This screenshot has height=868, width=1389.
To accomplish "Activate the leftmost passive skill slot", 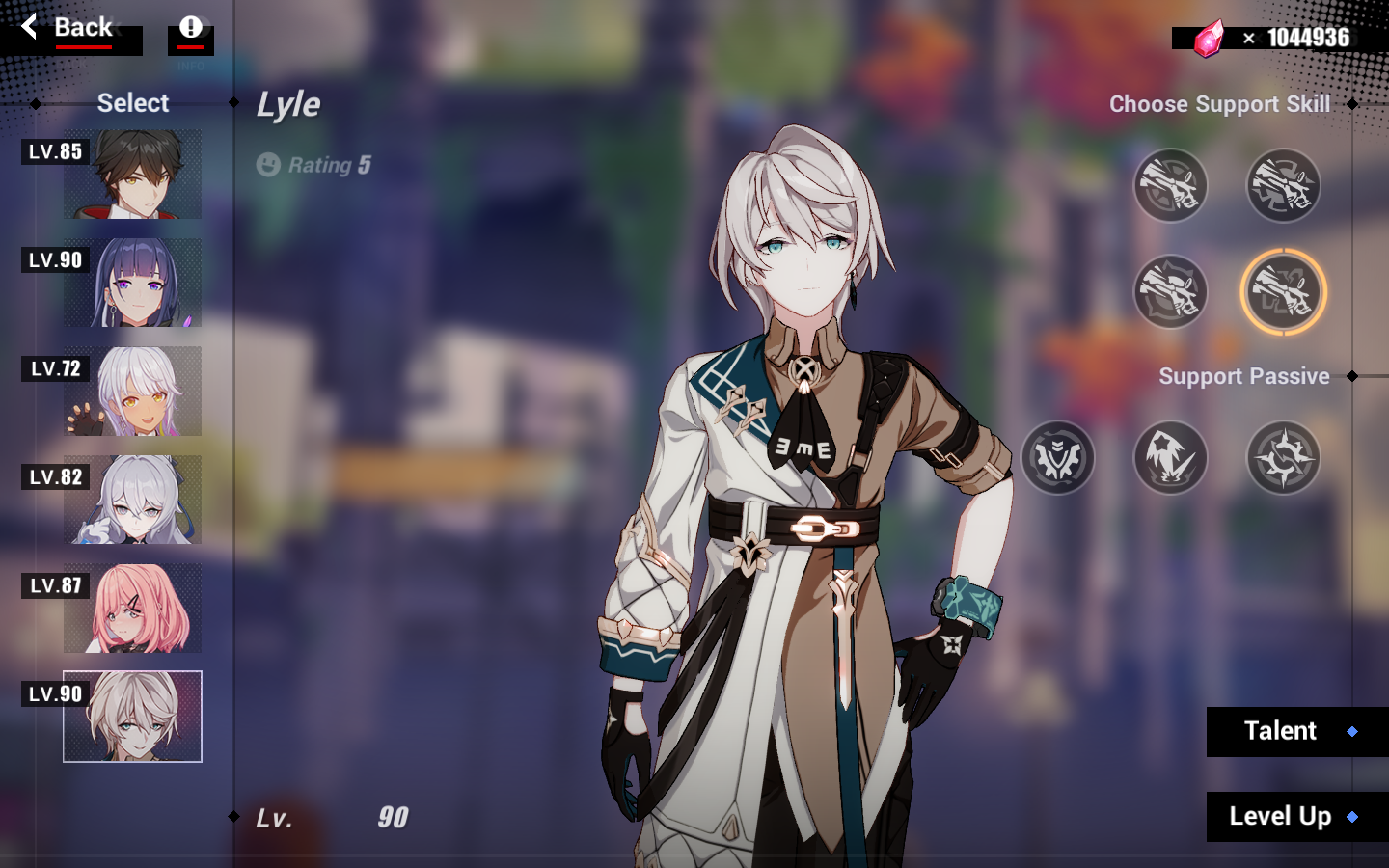I will (1057, 458).
